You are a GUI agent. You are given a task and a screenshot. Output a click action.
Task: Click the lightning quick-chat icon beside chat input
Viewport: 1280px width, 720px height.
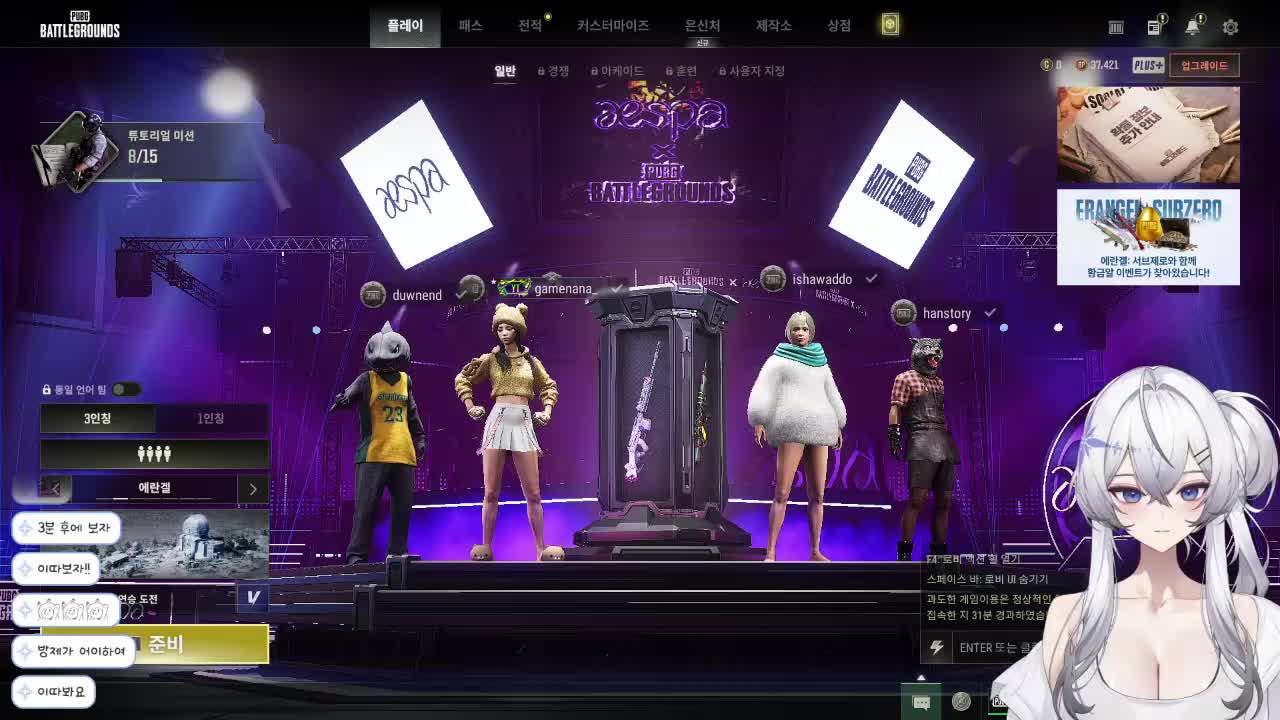937,648
